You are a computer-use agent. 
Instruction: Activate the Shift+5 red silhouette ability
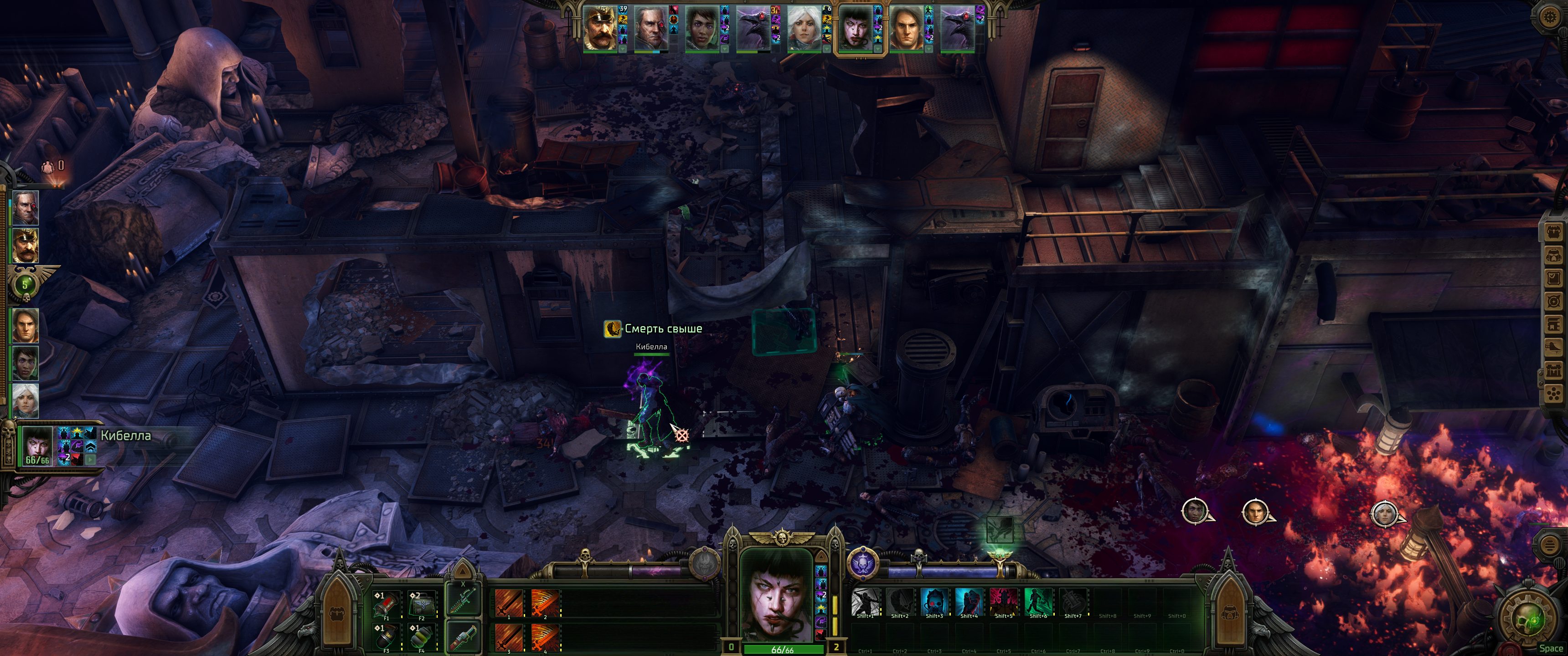point(1004,602)
